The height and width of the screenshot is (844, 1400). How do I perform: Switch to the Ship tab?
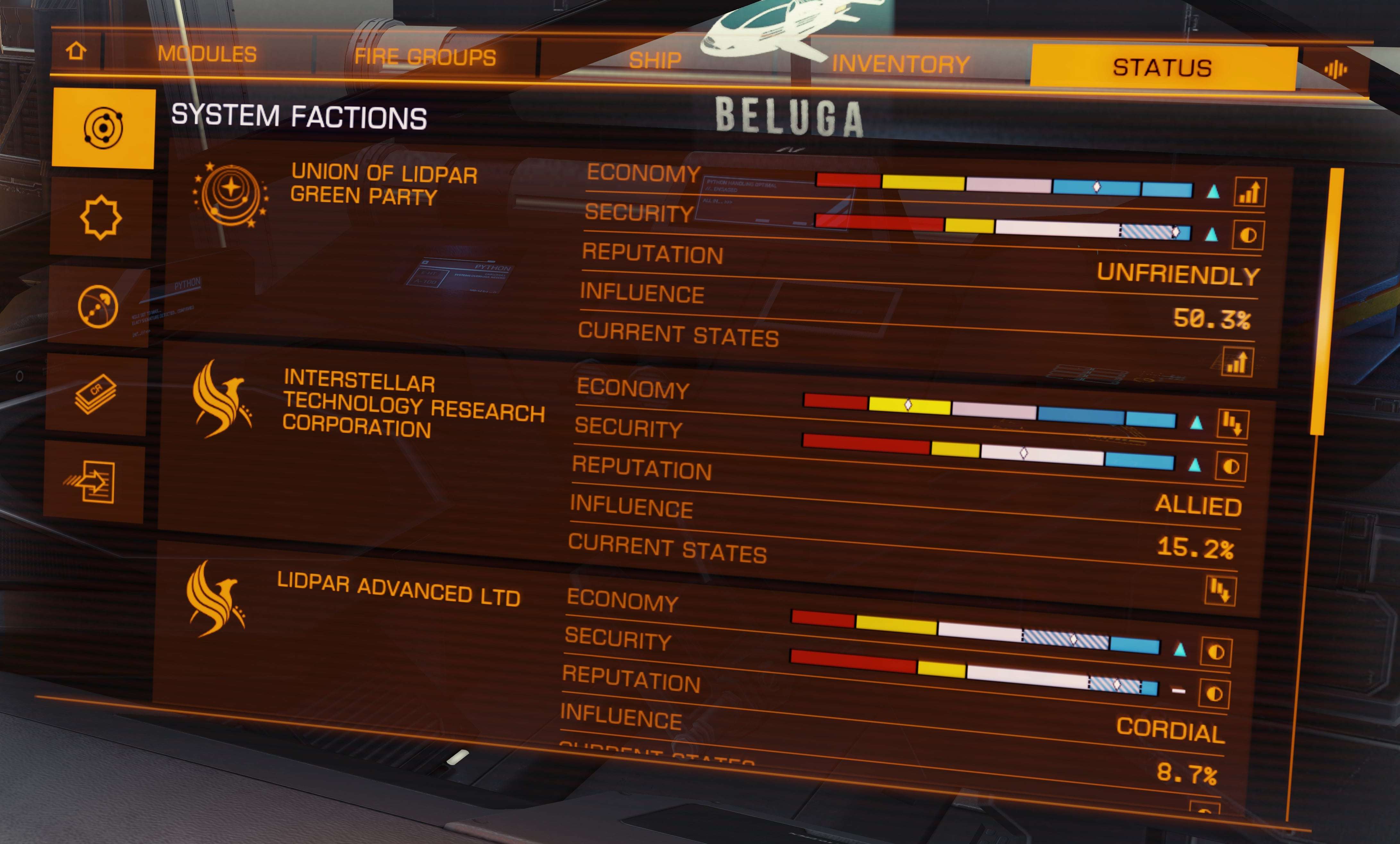(x=655, y=60)
